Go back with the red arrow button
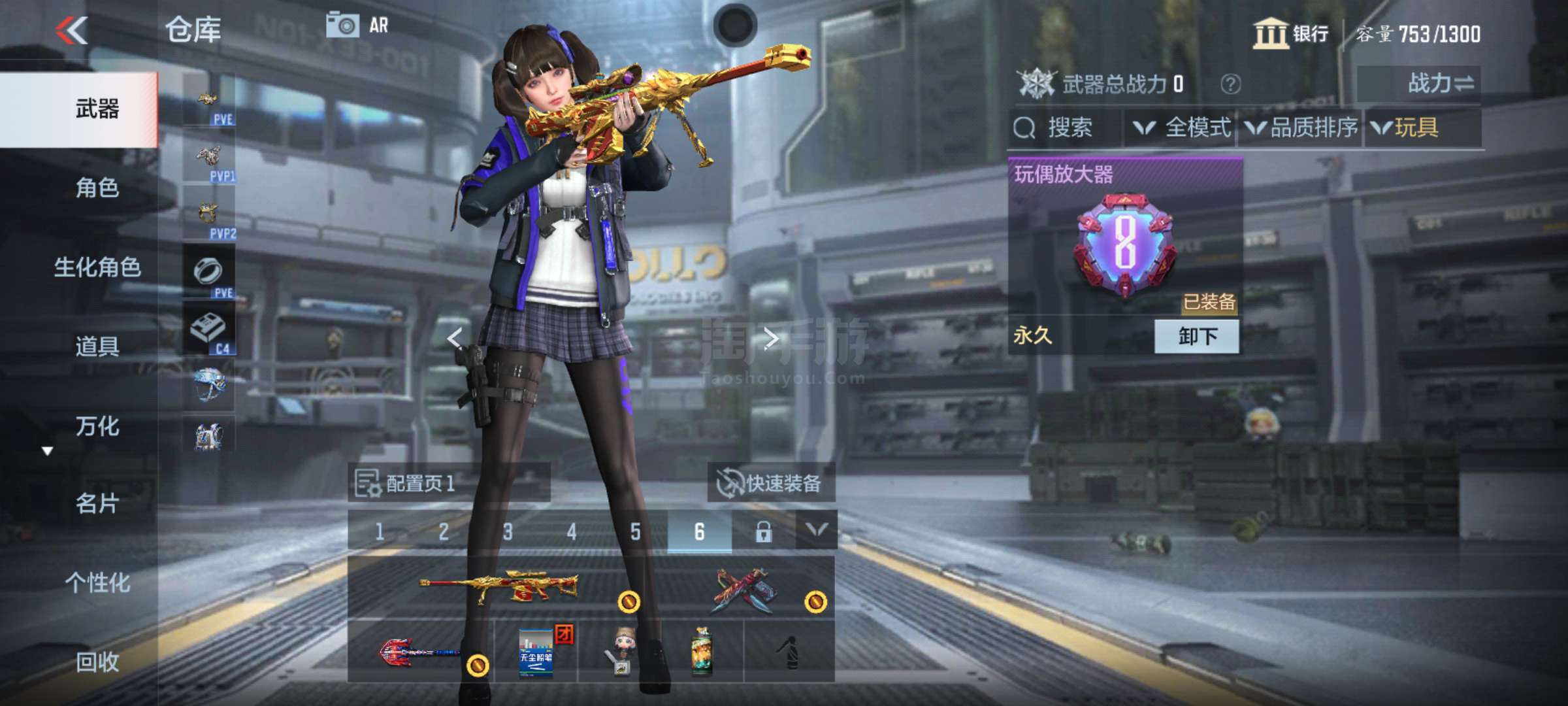The height and width of the screenshot is (706, 1568). pos(72,31)
